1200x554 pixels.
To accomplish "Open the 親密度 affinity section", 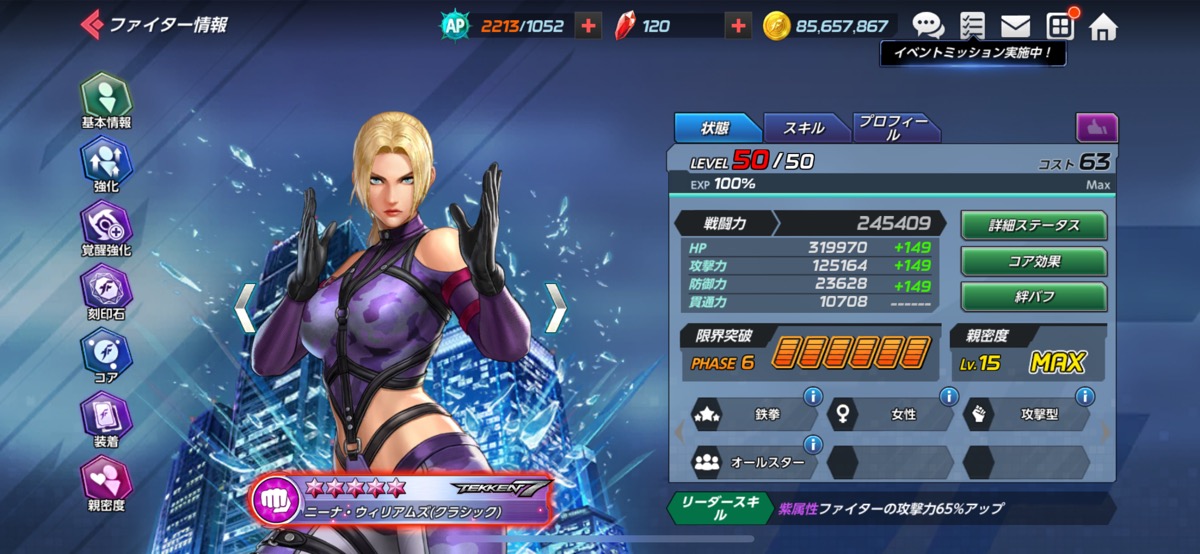I will tap(106, 484).
